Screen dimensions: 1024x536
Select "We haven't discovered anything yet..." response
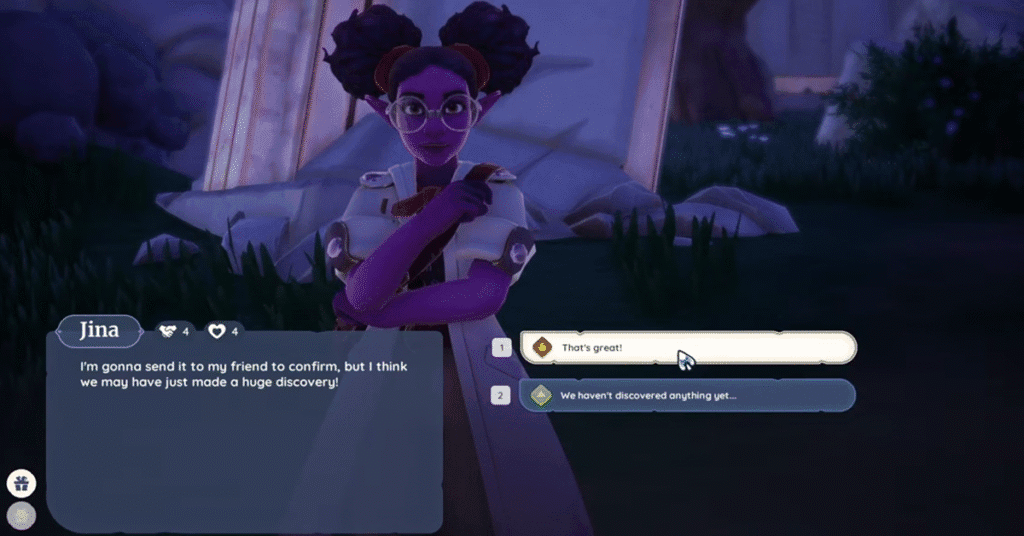click(687, 395)
